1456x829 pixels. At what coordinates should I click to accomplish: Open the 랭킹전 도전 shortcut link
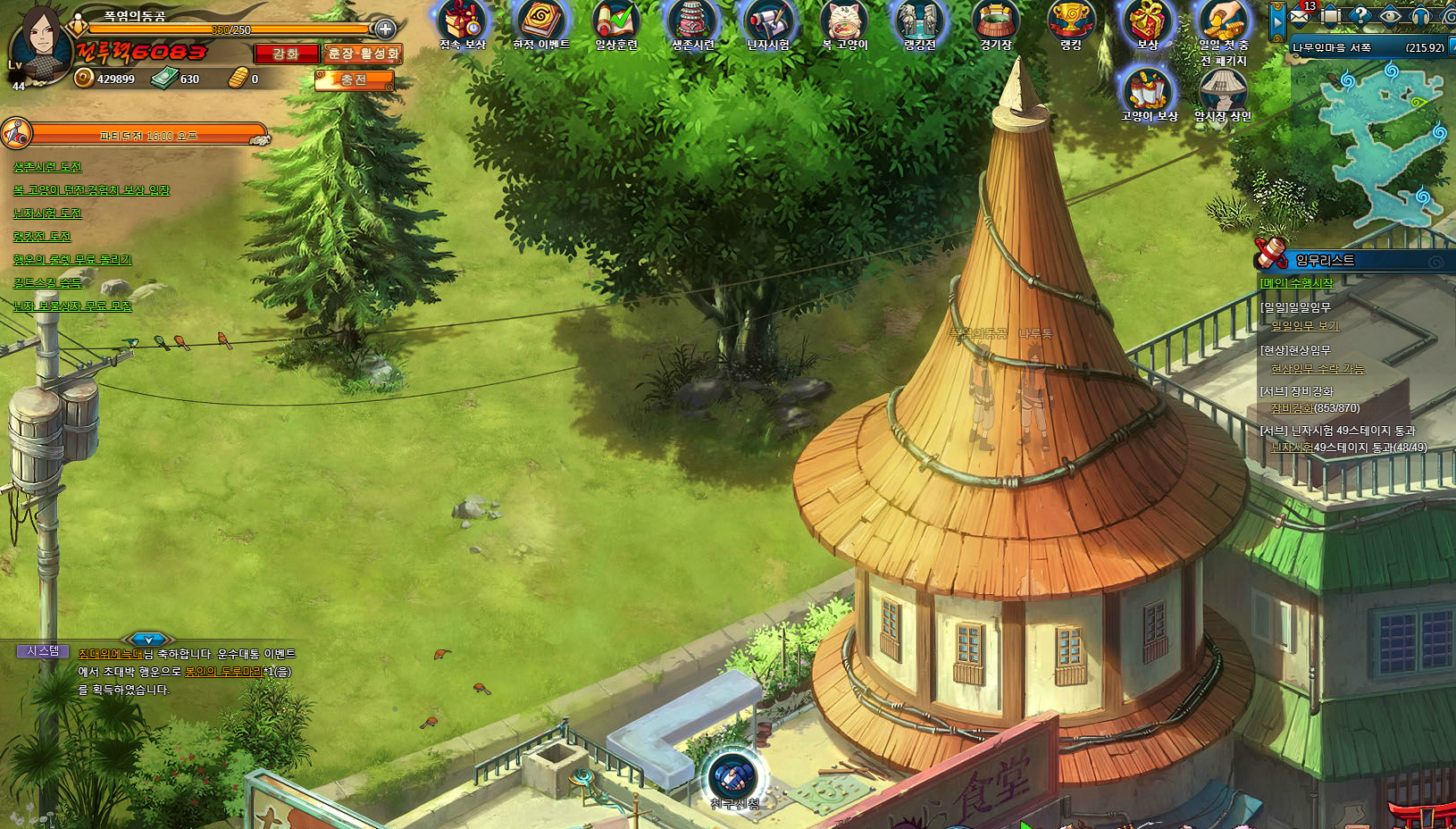pyautogui.click(x=42, y=237)
